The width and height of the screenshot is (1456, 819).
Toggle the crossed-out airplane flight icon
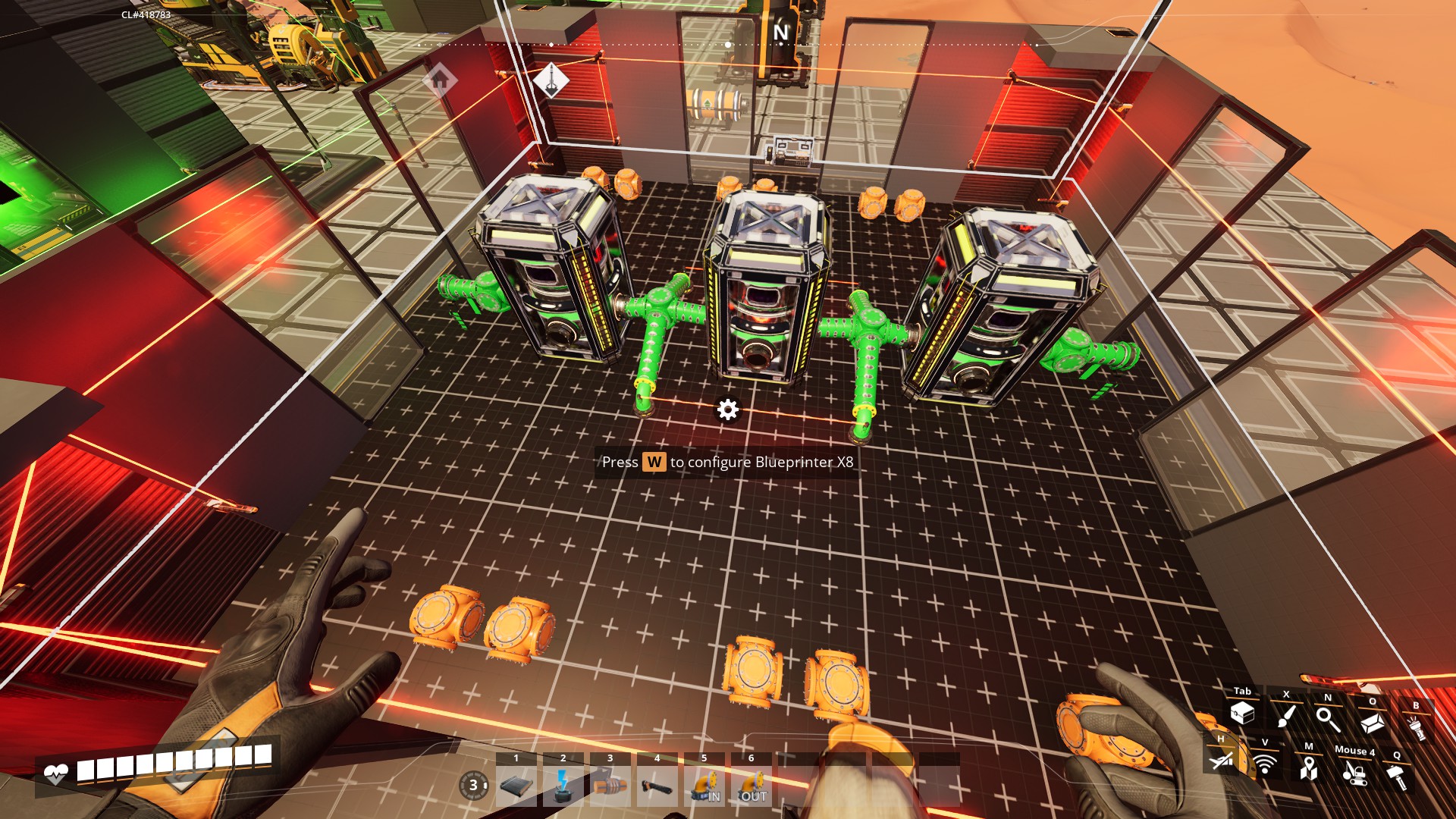point(1221,760)
